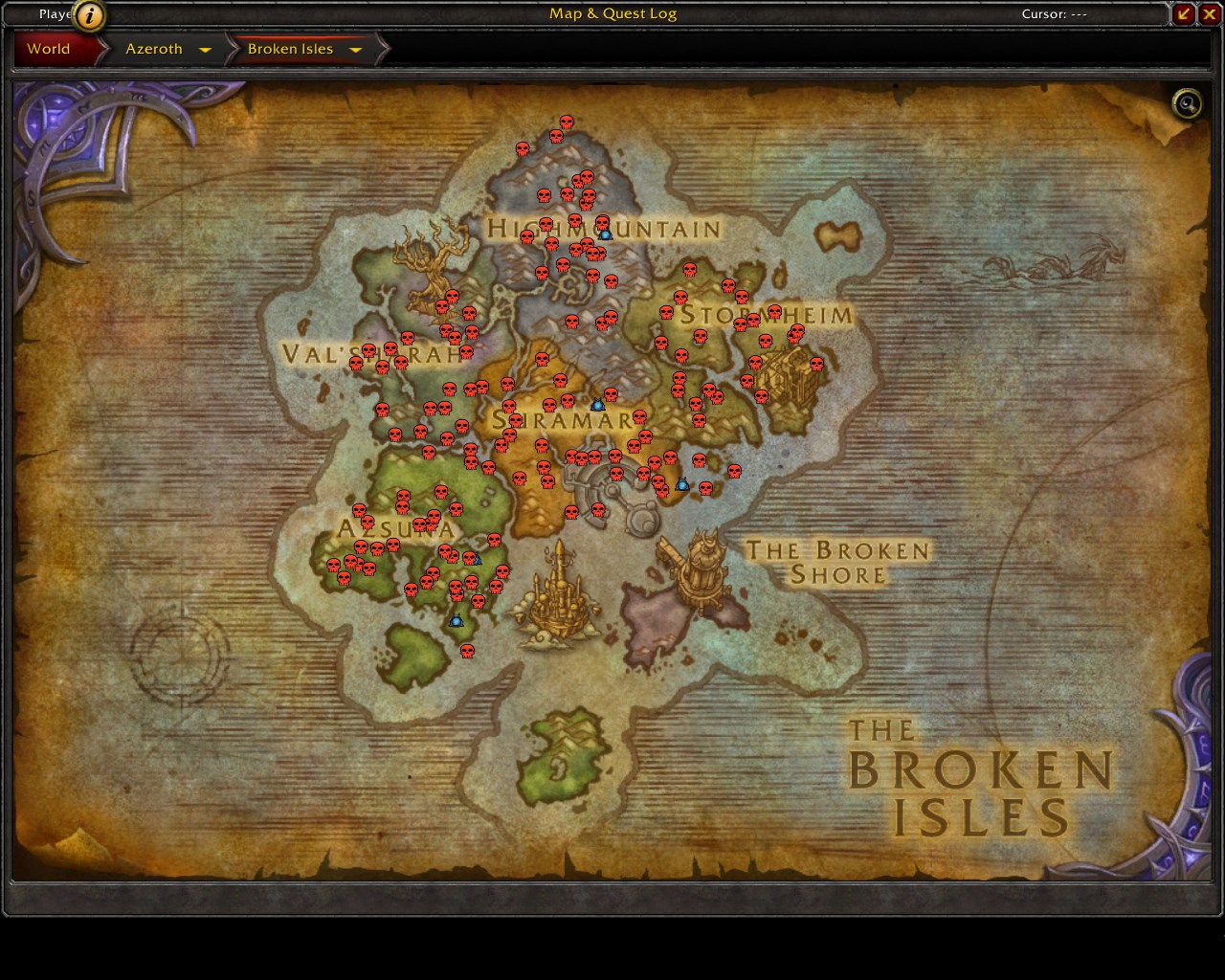Click a skull marker above Highmountain

(565, 122)
